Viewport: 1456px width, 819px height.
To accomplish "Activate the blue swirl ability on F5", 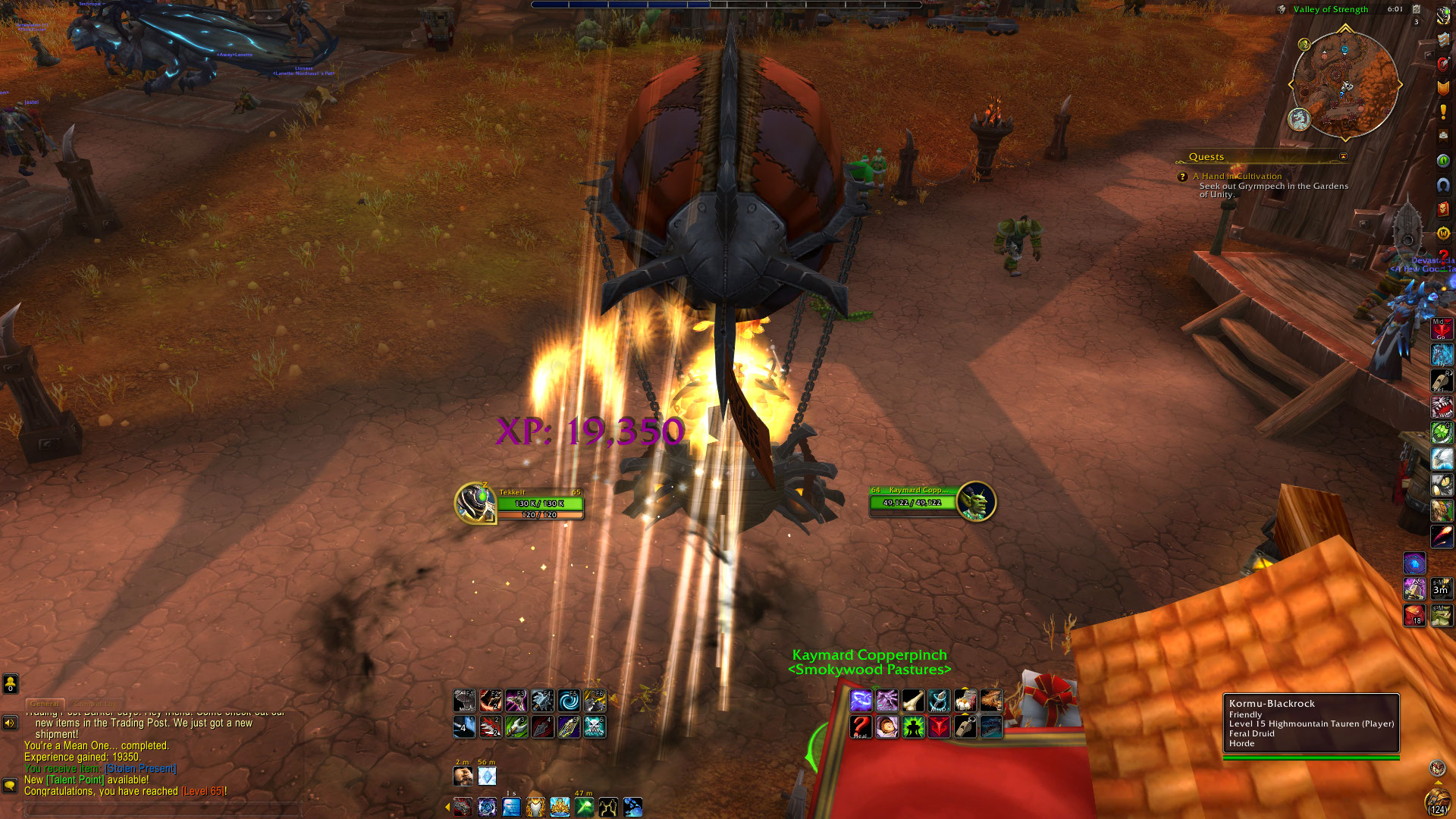I will (x=568, y=701).
